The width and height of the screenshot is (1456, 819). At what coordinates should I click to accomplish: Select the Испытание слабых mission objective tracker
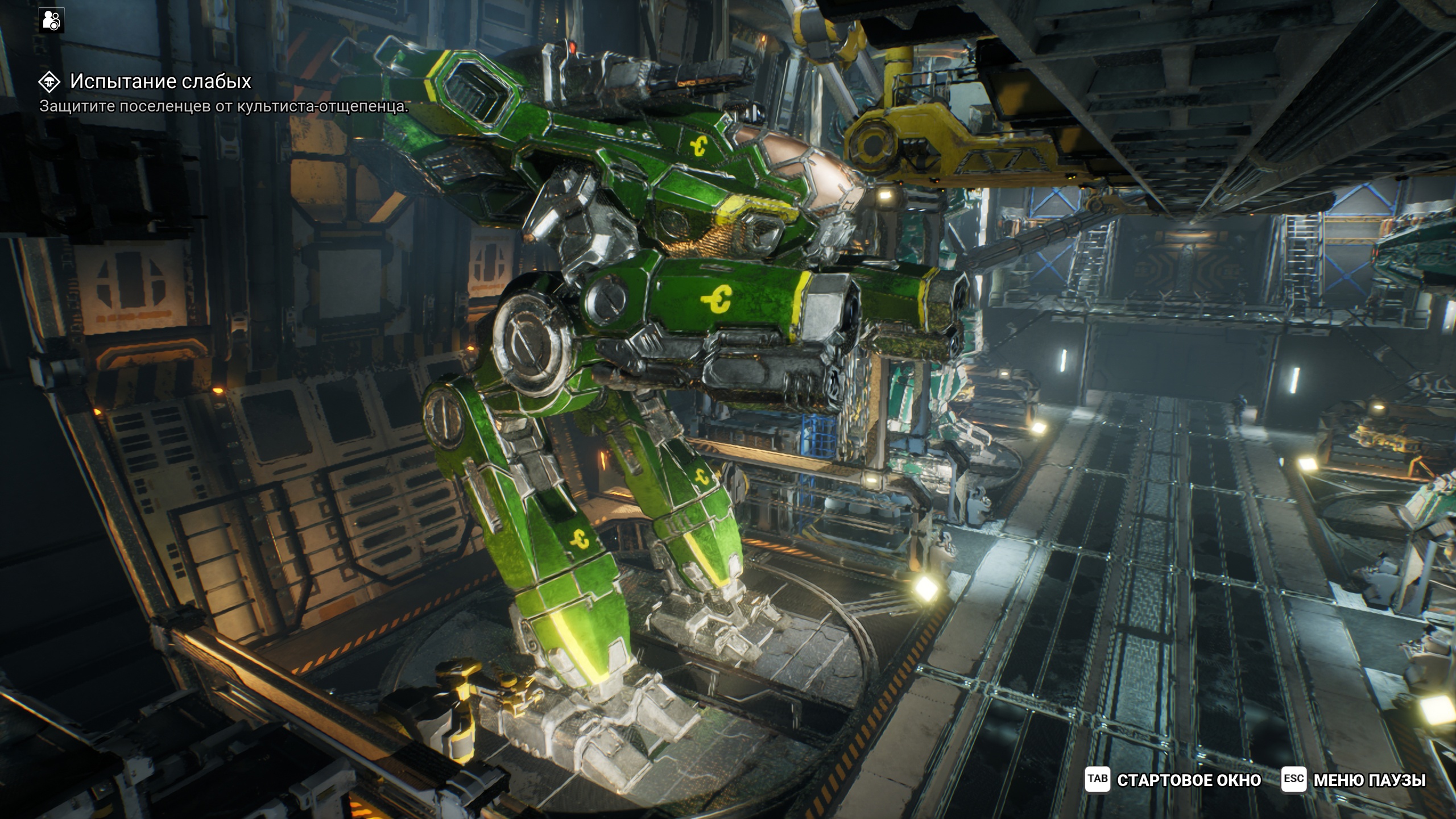(160, 82)
